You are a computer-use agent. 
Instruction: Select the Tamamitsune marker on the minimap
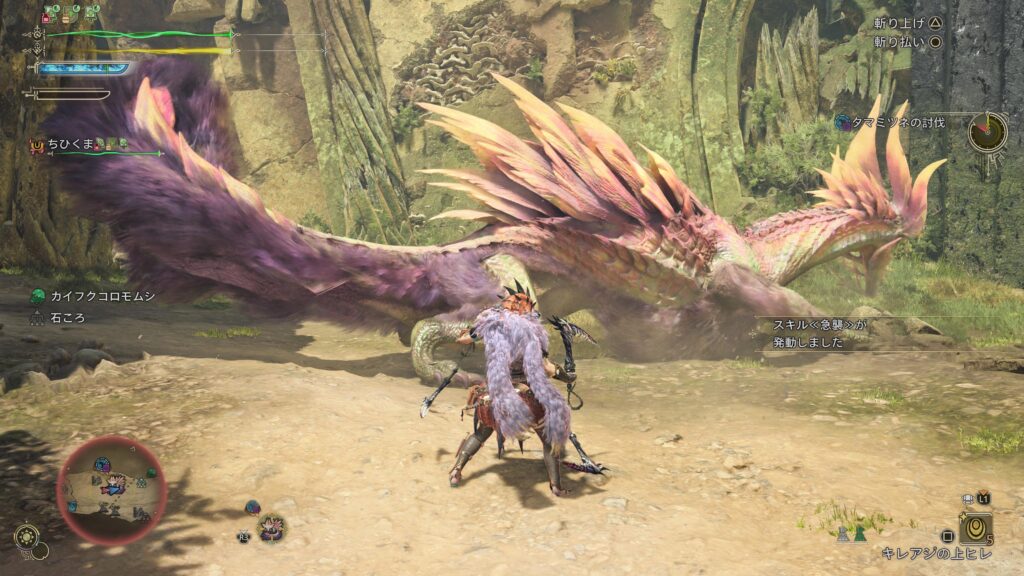114,486
